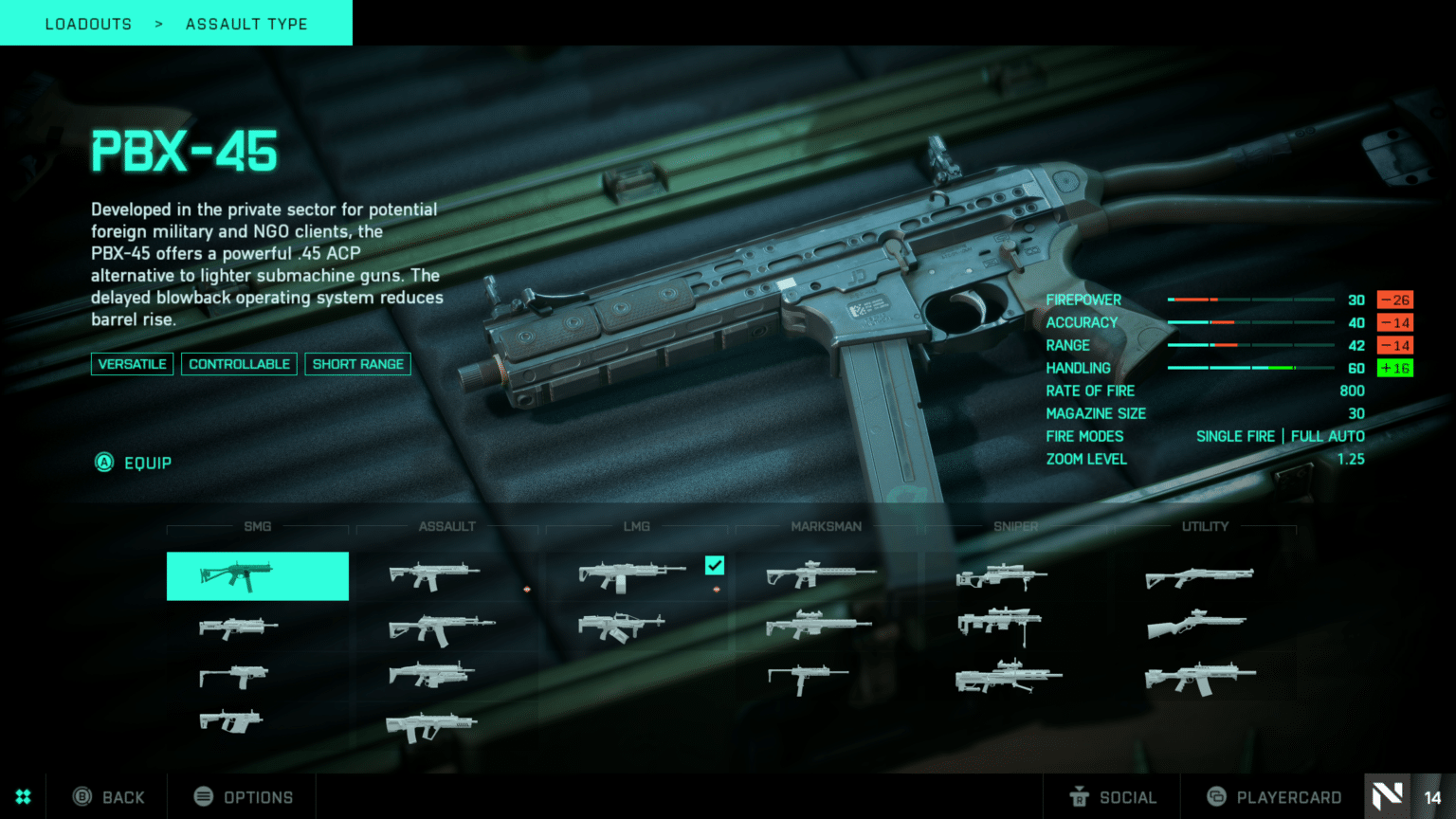Select the equipped LMG with the checkmark
This screenshot has width=1456, height=819.
coord(631,575)
